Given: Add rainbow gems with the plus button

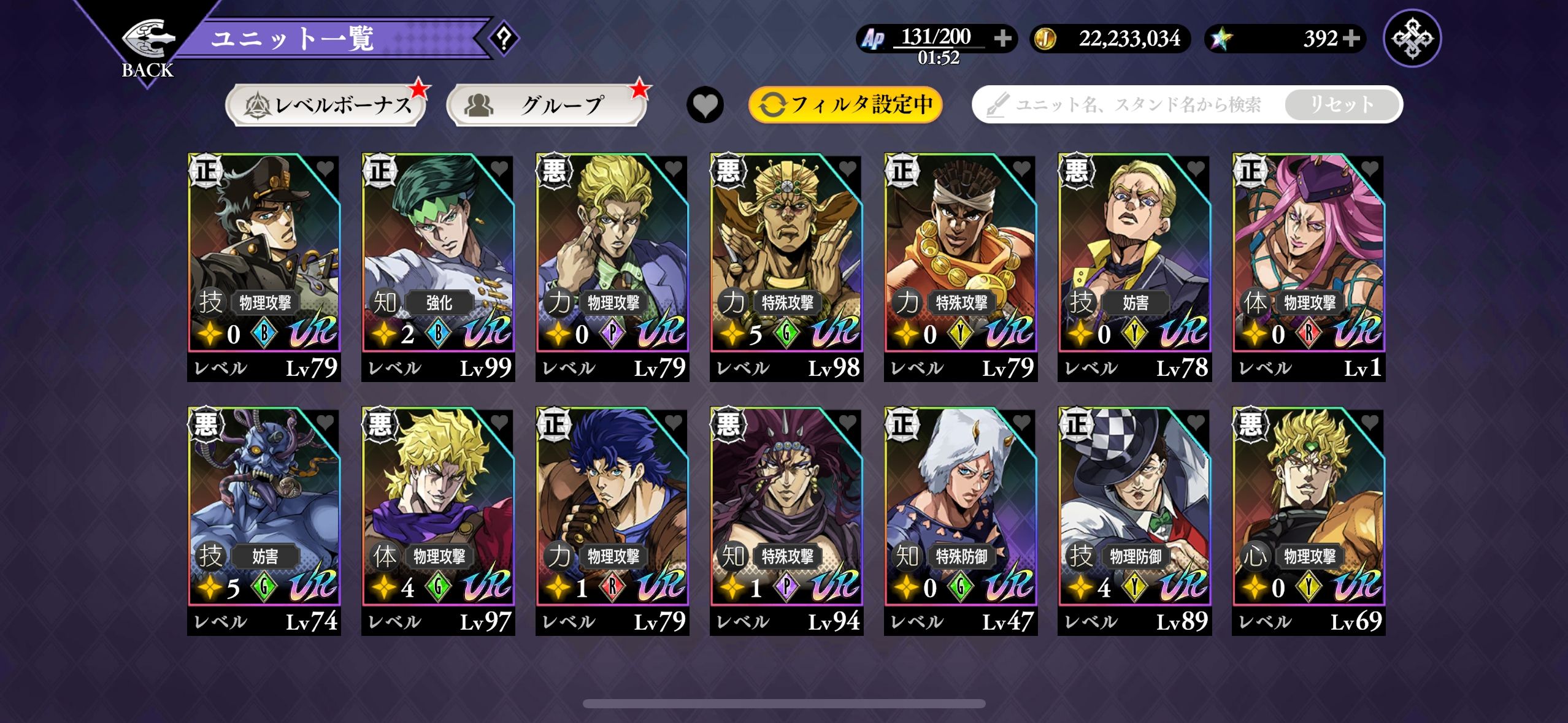Looking at the screenshot, I should pyautogui.click(x=1351, y=39).
